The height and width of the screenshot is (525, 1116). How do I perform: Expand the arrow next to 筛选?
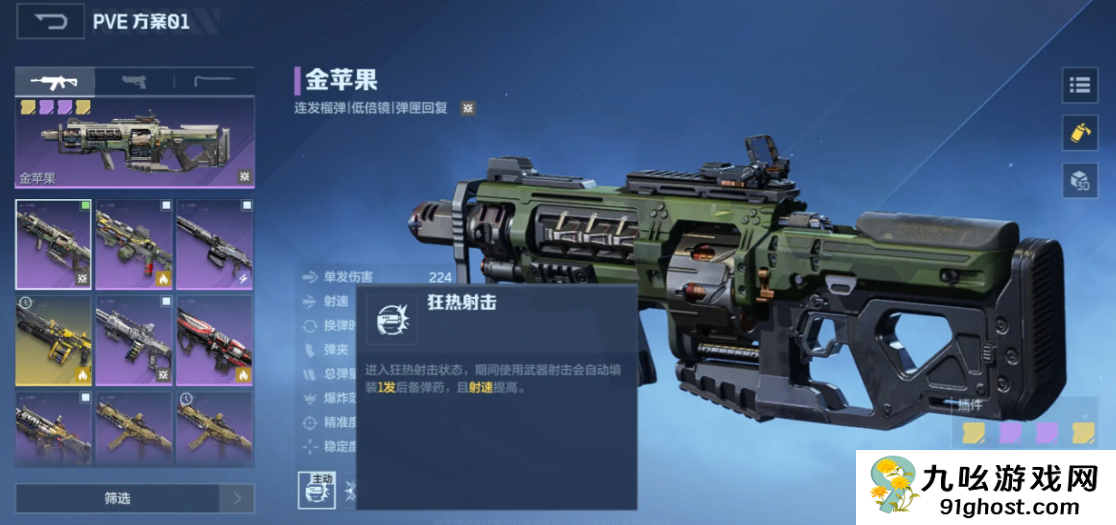[x=238, y=498]
